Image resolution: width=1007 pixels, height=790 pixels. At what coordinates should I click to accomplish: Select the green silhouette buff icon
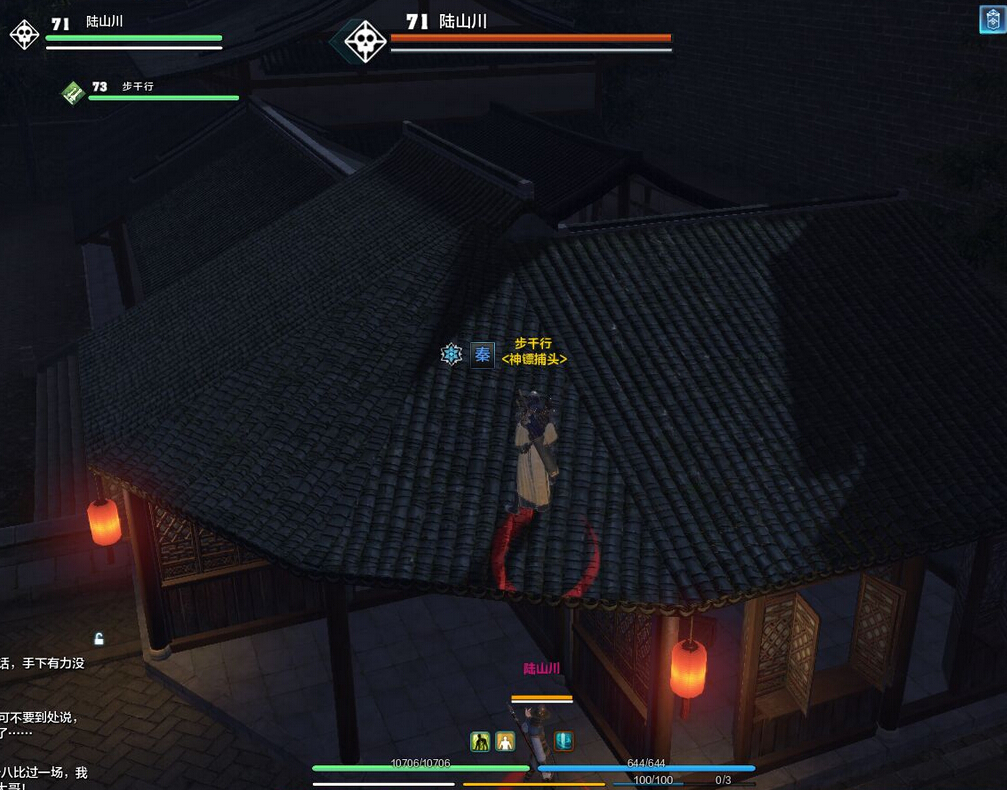point(480,741)
